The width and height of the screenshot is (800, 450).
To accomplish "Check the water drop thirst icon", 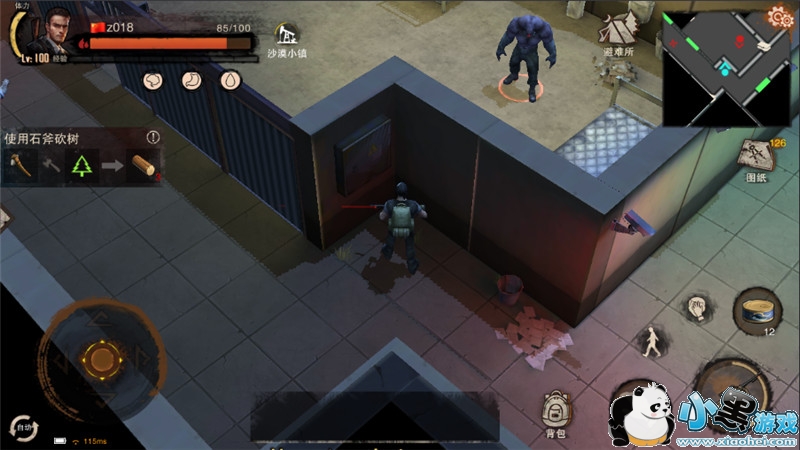I will click(230, 80).
